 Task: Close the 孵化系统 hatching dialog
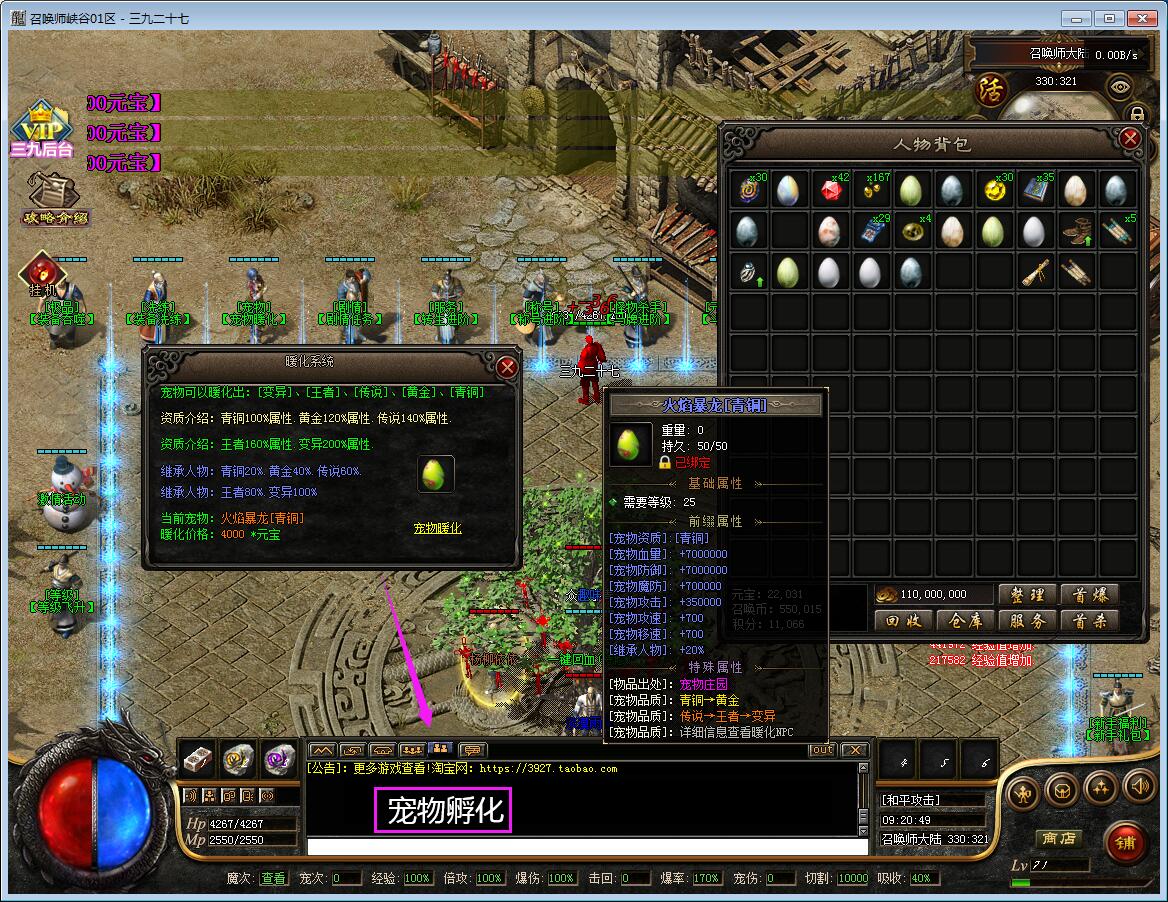[x=507, y=367]
